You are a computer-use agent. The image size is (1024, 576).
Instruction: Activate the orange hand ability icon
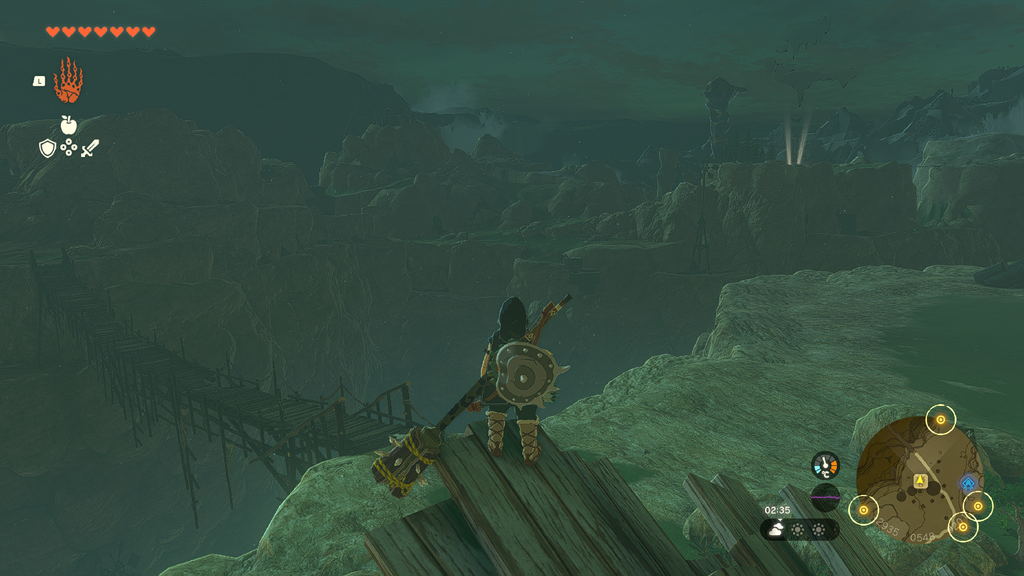[68, 82]
